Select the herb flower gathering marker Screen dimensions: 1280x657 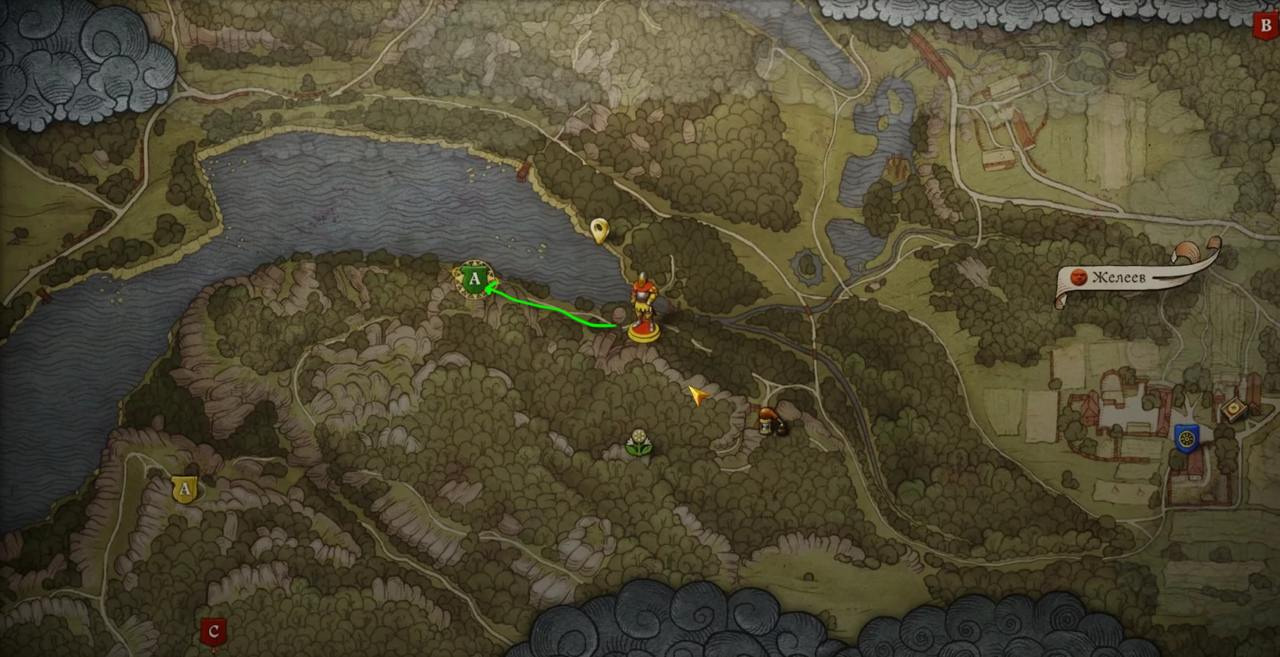pyautogui.click(x=638, y=443)
